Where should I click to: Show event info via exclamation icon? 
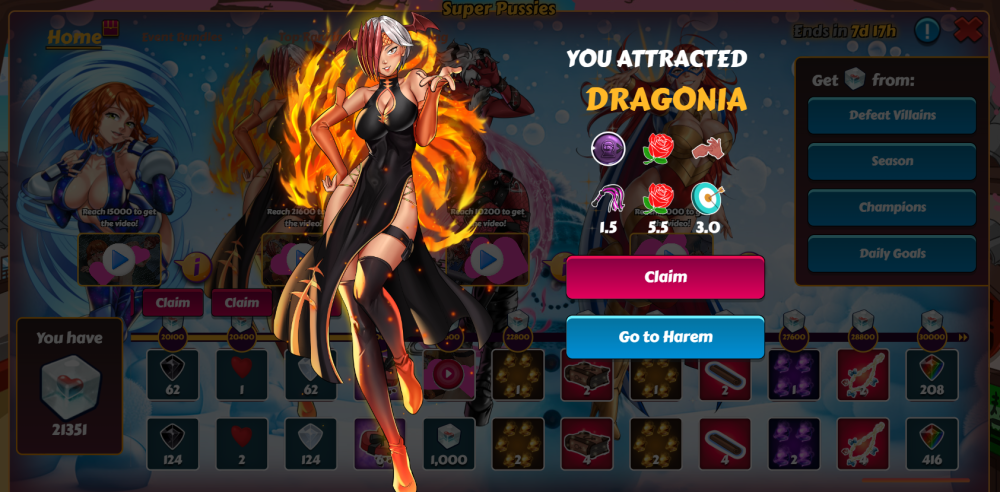pyautogui.click(x=927, y=31)
